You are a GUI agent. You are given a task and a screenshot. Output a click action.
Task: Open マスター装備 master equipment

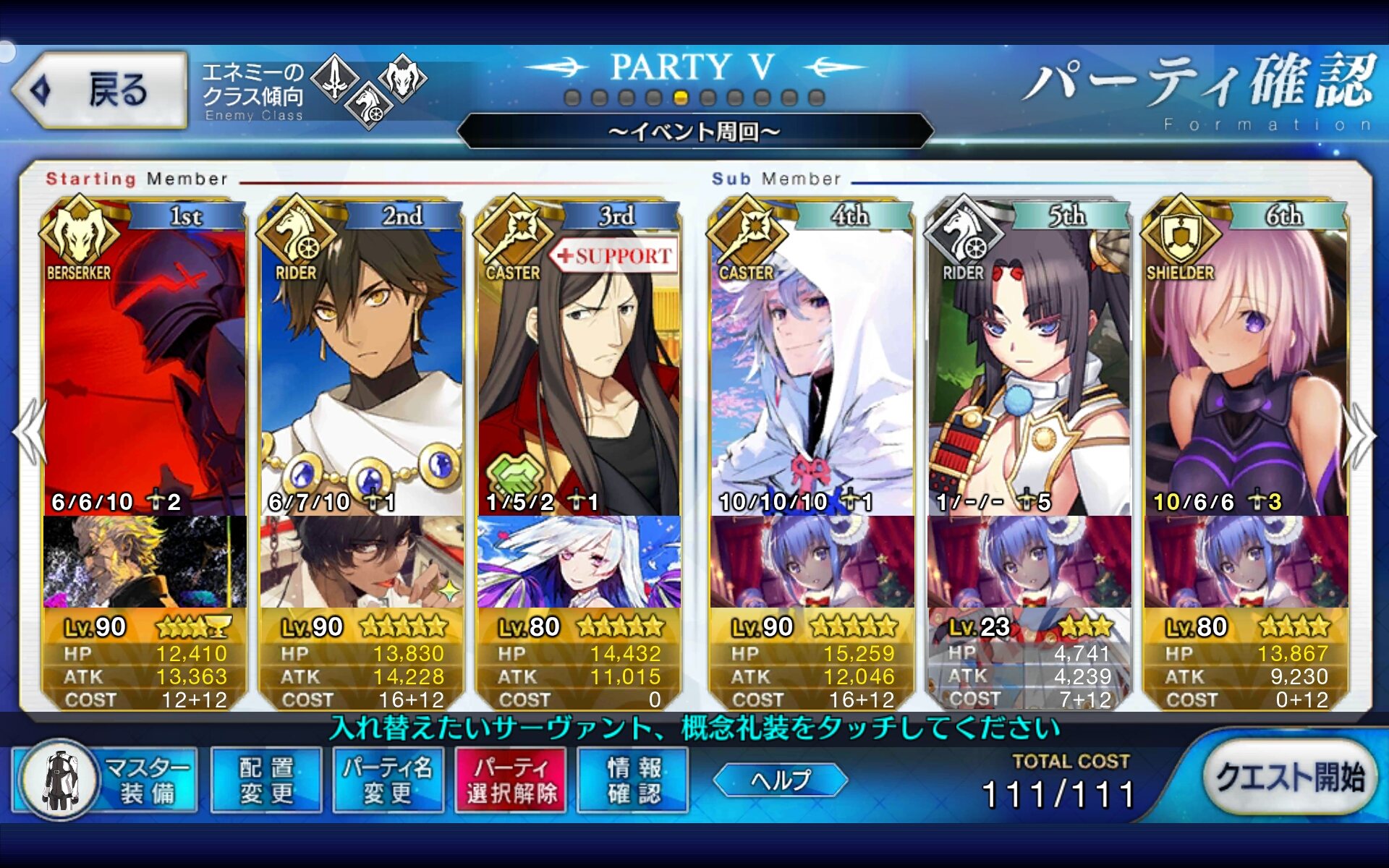click(x=106, y=780)
